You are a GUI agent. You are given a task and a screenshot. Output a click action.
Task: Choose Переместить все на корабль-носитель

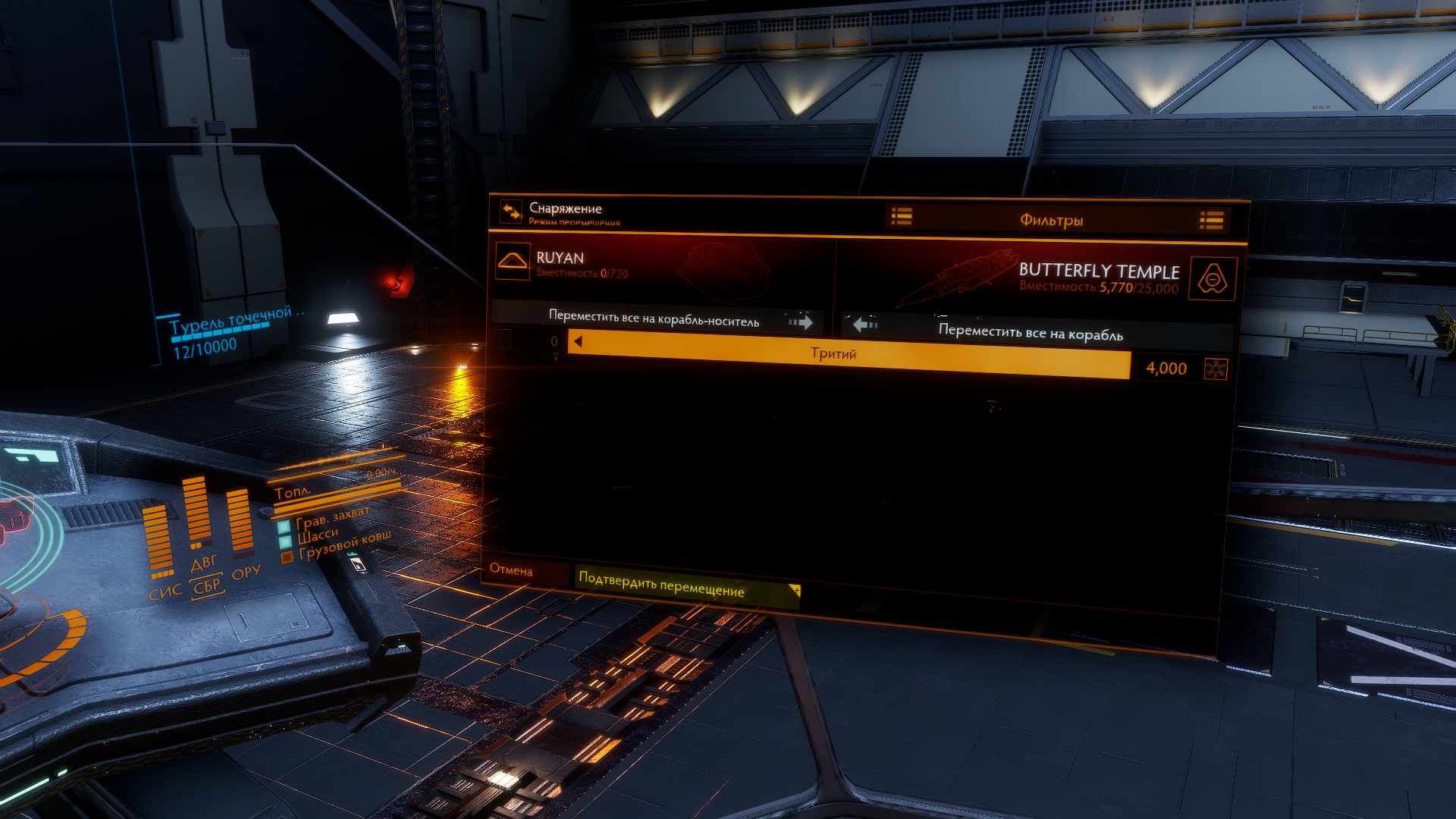click(x=655, y=318)
